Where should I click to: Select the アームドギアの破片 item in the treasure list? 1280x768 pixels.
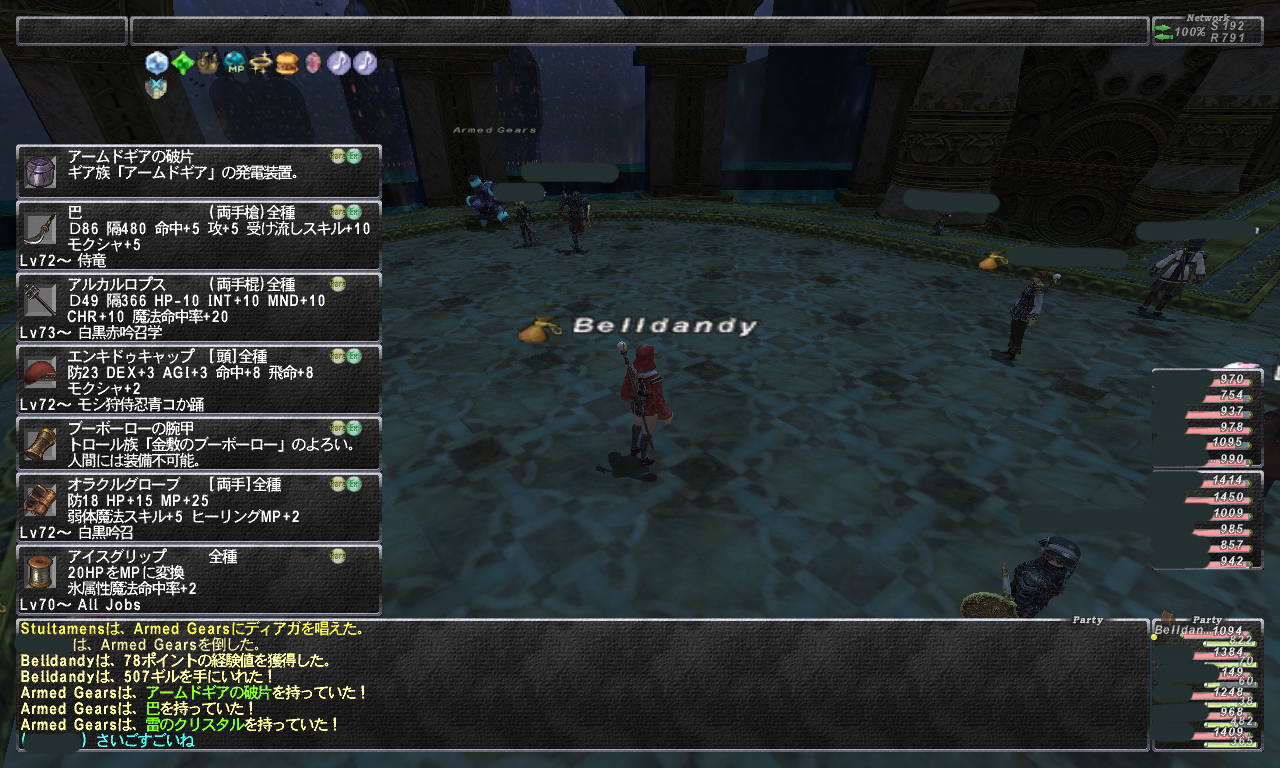coord(199,171)
